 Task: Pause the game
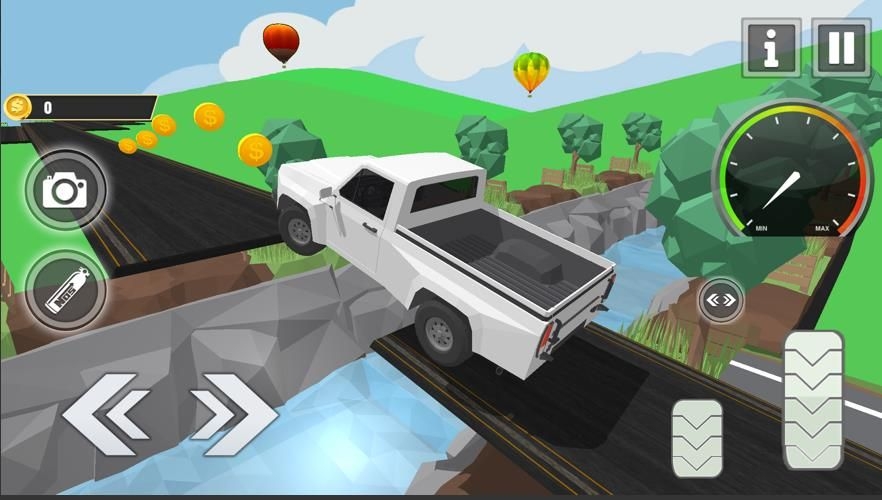tap(841, 48)
